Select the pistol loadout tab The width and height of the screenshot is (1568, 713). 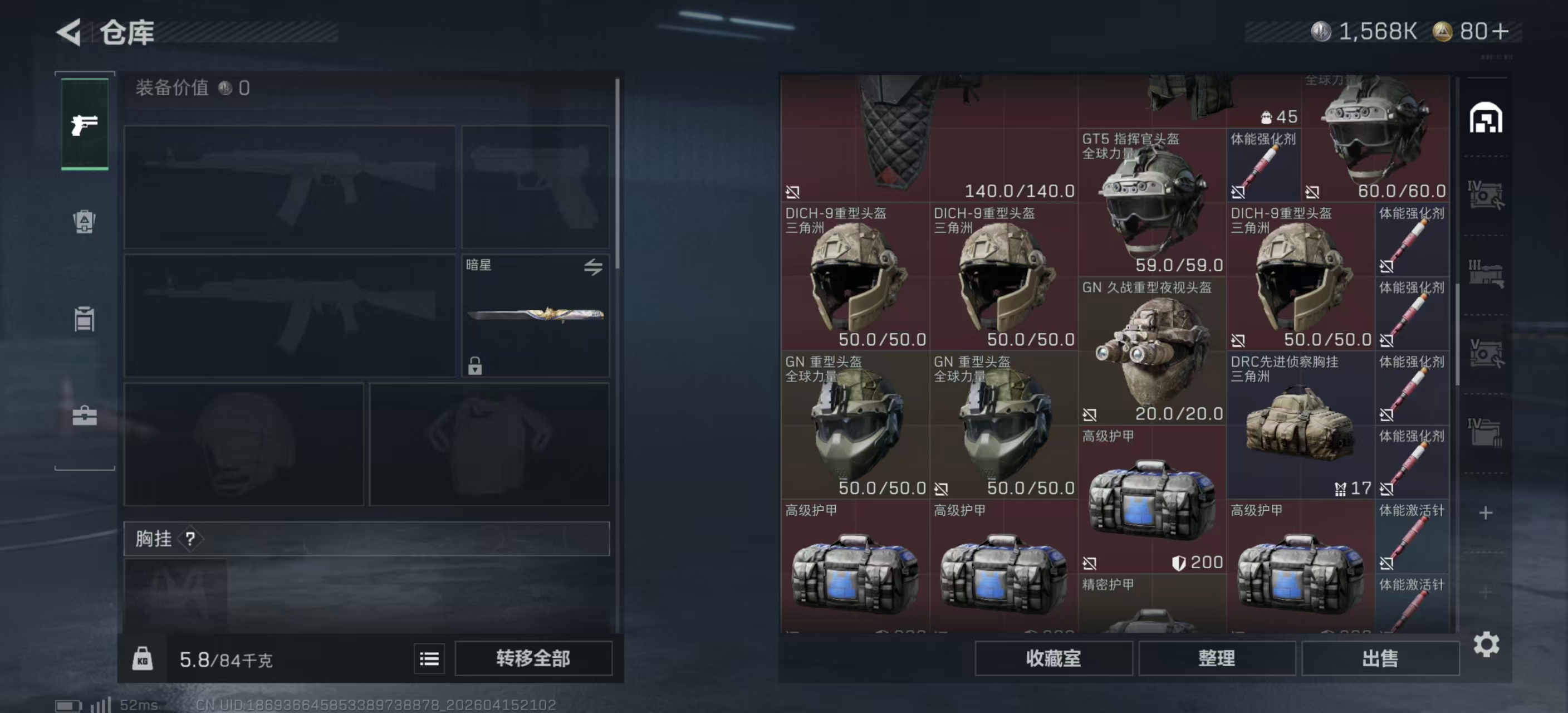click(85, 124)
